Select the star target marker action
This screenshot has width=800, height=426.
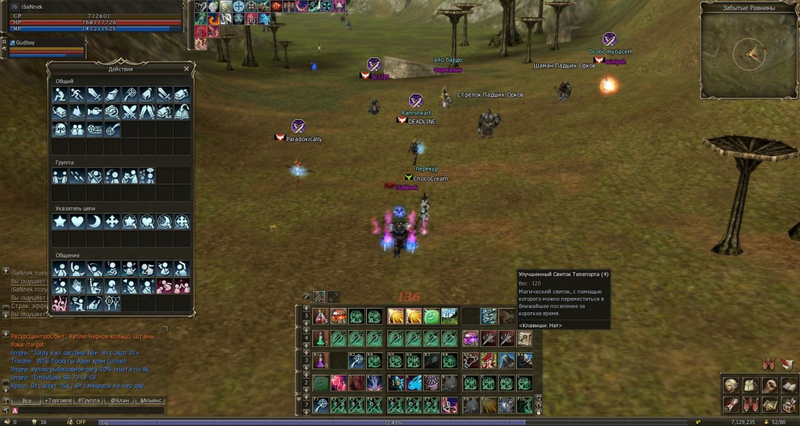click(60, 221)
